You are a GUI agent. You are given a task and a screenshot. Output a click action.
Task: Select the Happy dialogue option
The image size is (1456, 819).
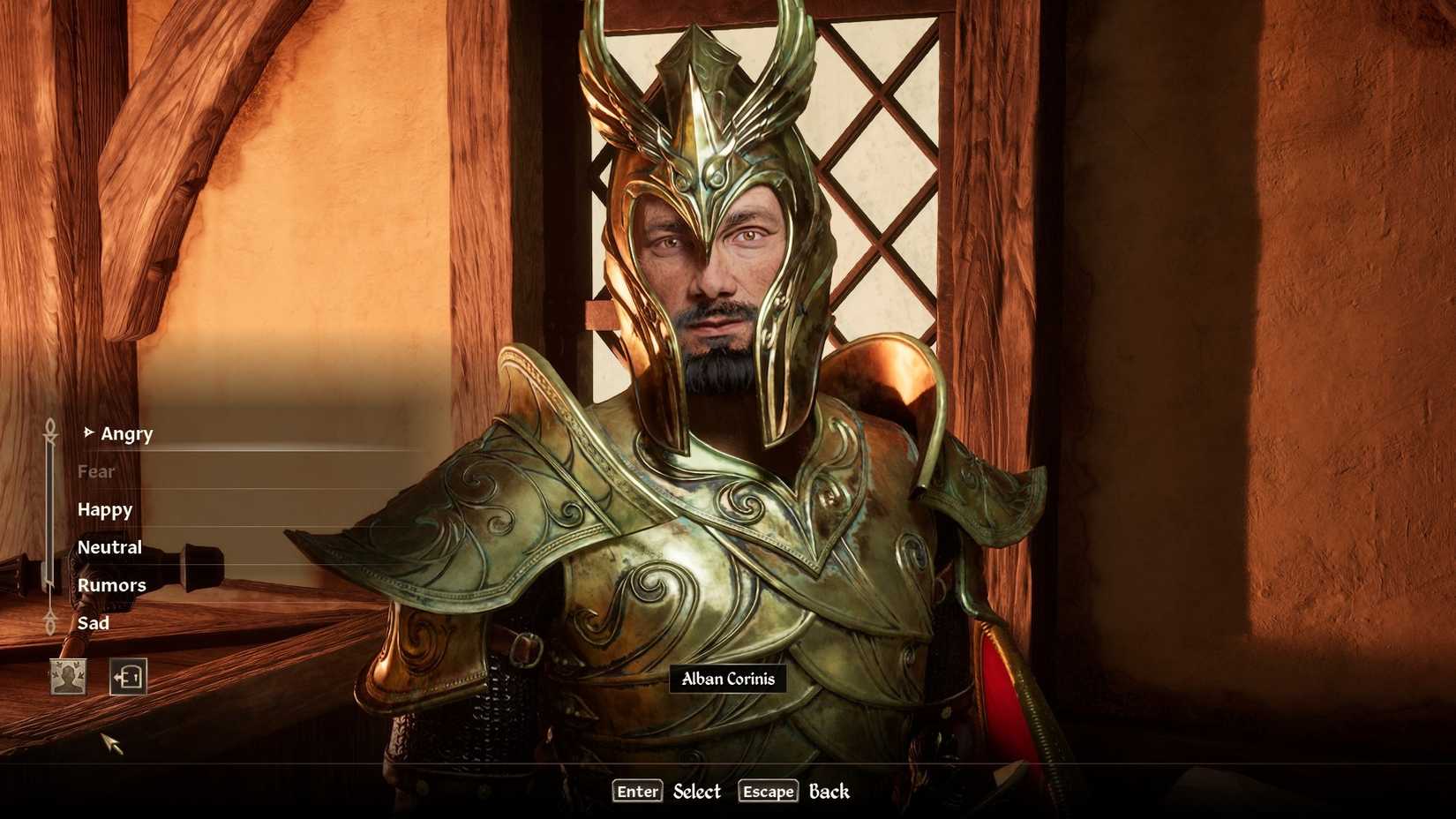(104, 509)
